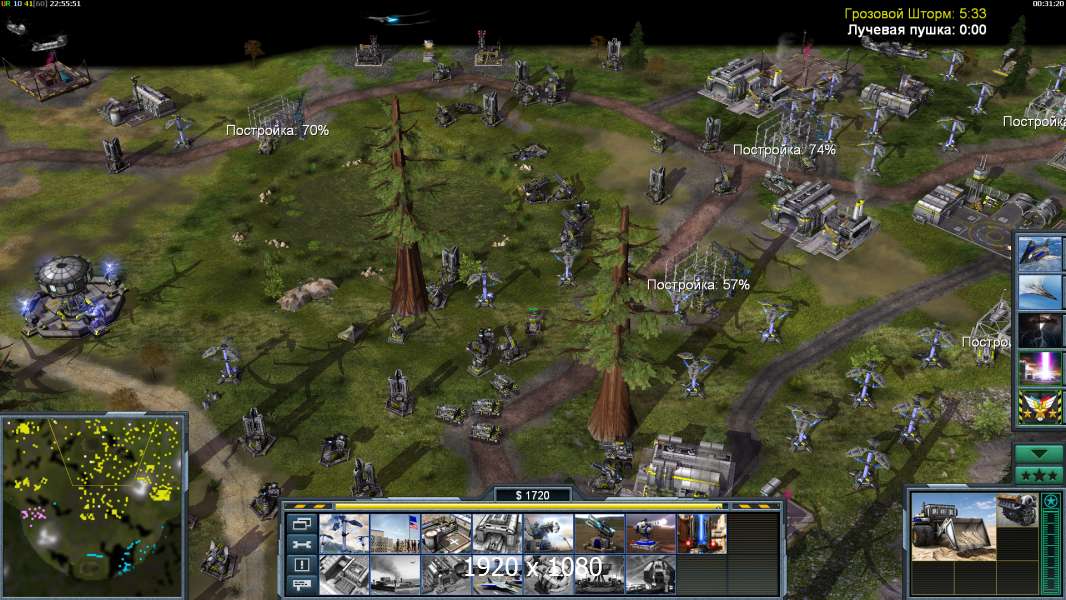Launch the lightning storm power icon
This screenshot has width=1066, height=600.
(1040, 329)
